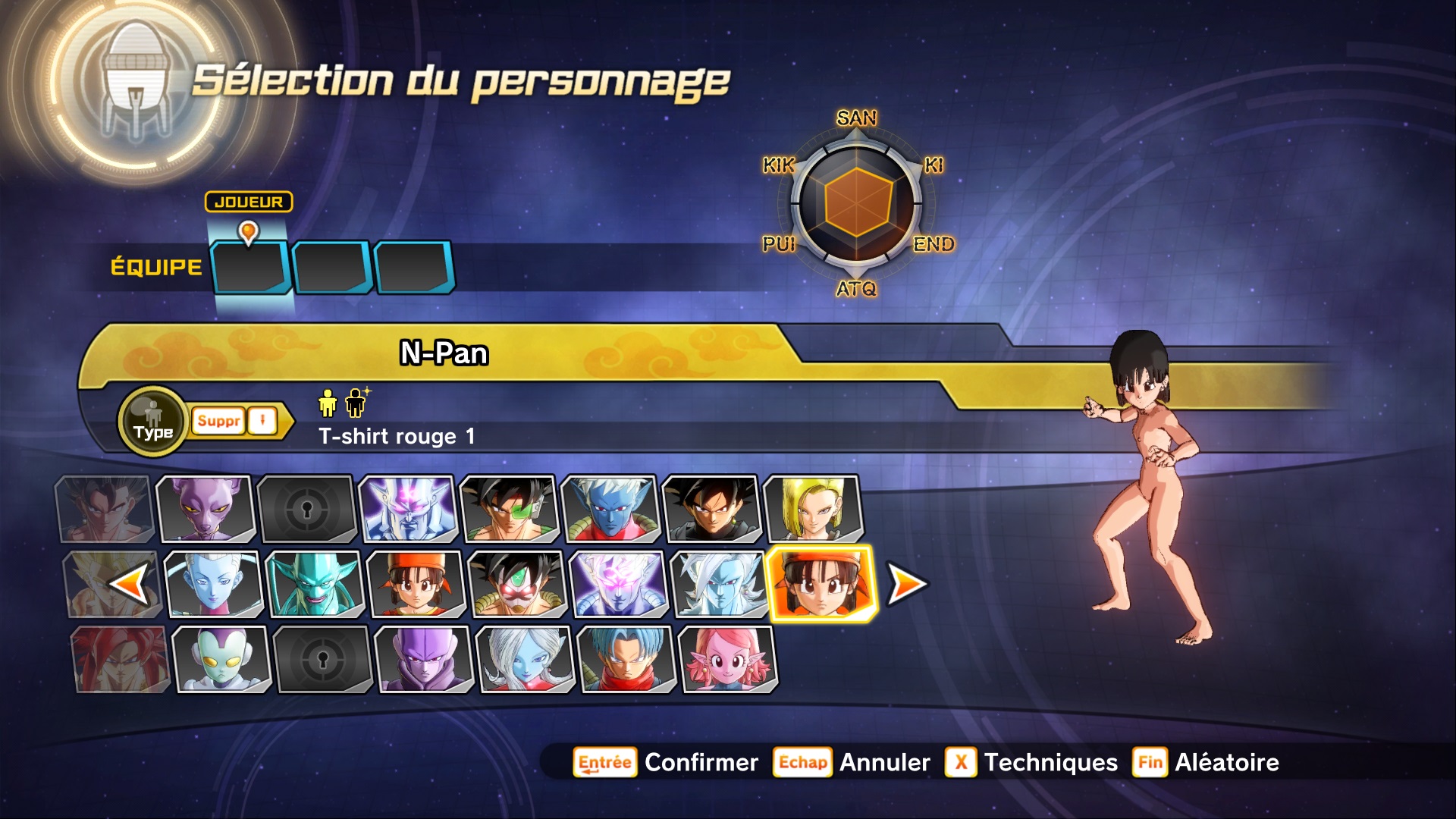Image resolution: width=1456 pixels, height=819 pixels.
Task: Go to the previous roster page arrow
Action: point(127,585)
